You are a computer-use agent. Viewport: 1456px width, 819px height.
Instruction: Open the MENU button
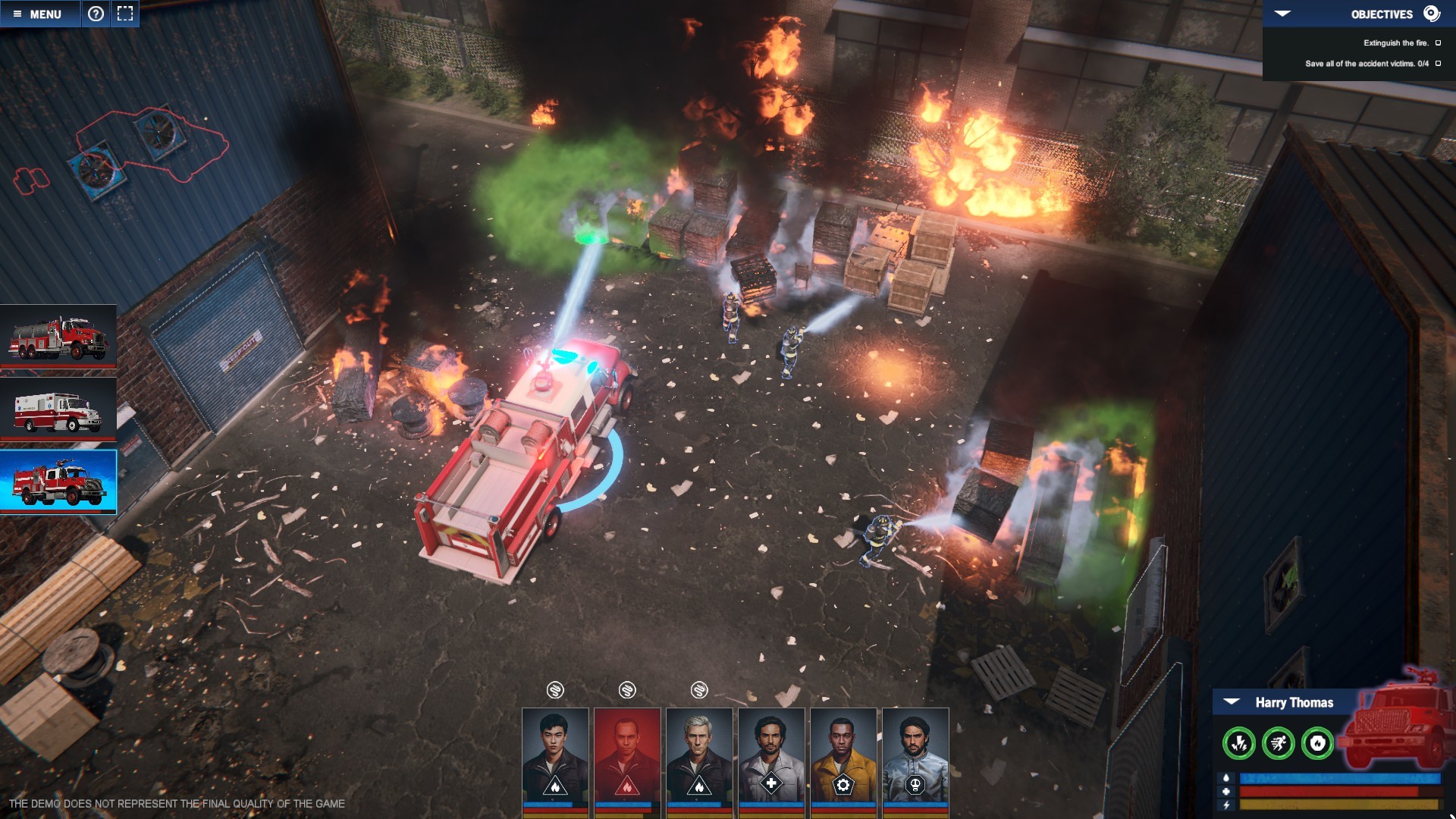38,14
